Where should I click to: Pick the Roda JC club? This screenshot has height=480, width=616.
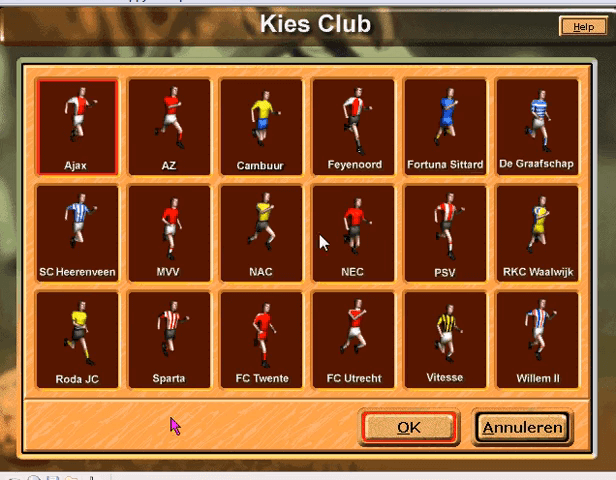point(77,339)
